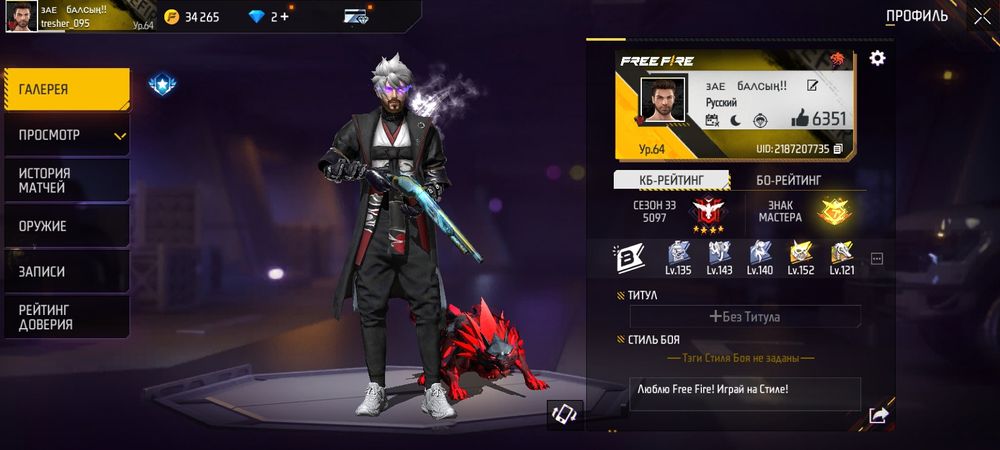Viewport: 1000px width, 450px height.
Task: Open the Записи section
Action: [x=66, y=271]
